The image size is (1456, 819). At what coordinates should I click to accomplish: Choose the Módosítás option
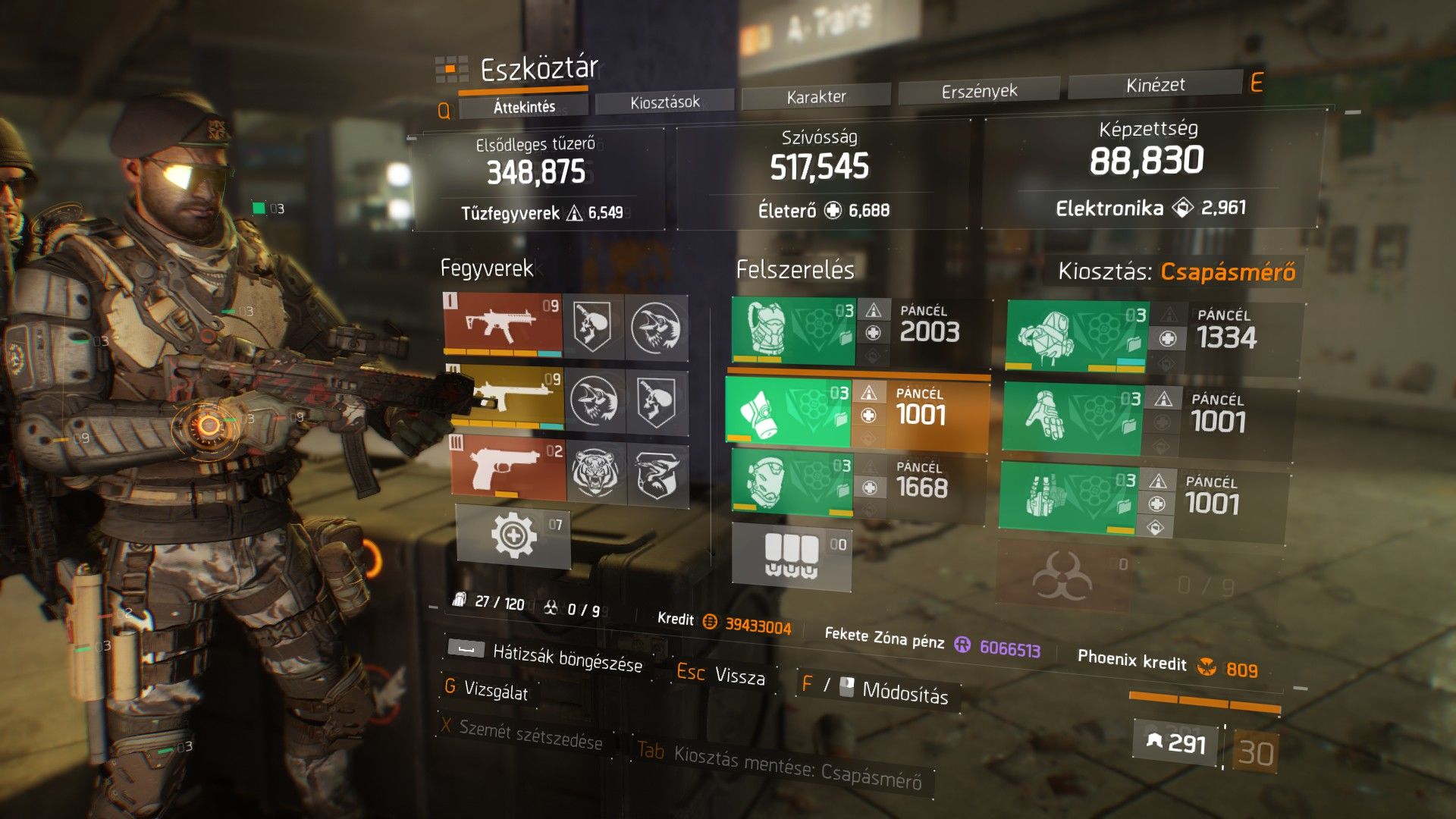click(905, 692)
